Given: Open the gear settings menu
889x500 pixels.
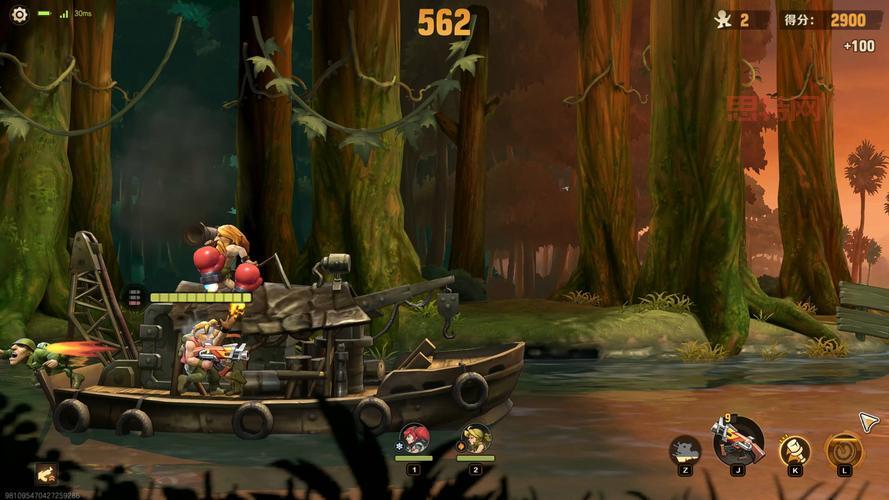Looking at the screenshot, I should tap(19, 14).
